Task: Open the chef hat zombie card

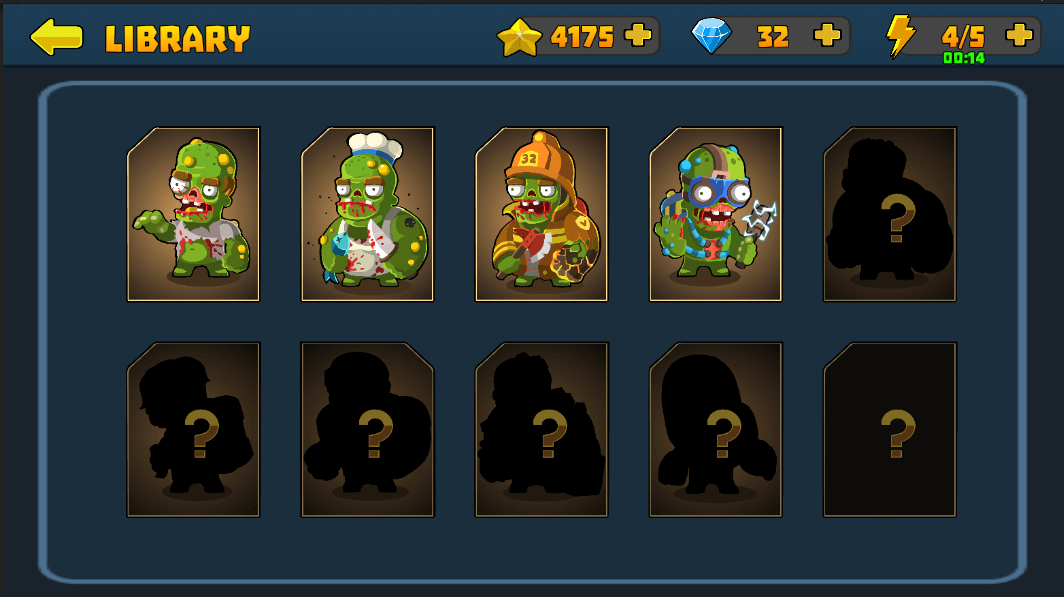Action: click(367, 214)
